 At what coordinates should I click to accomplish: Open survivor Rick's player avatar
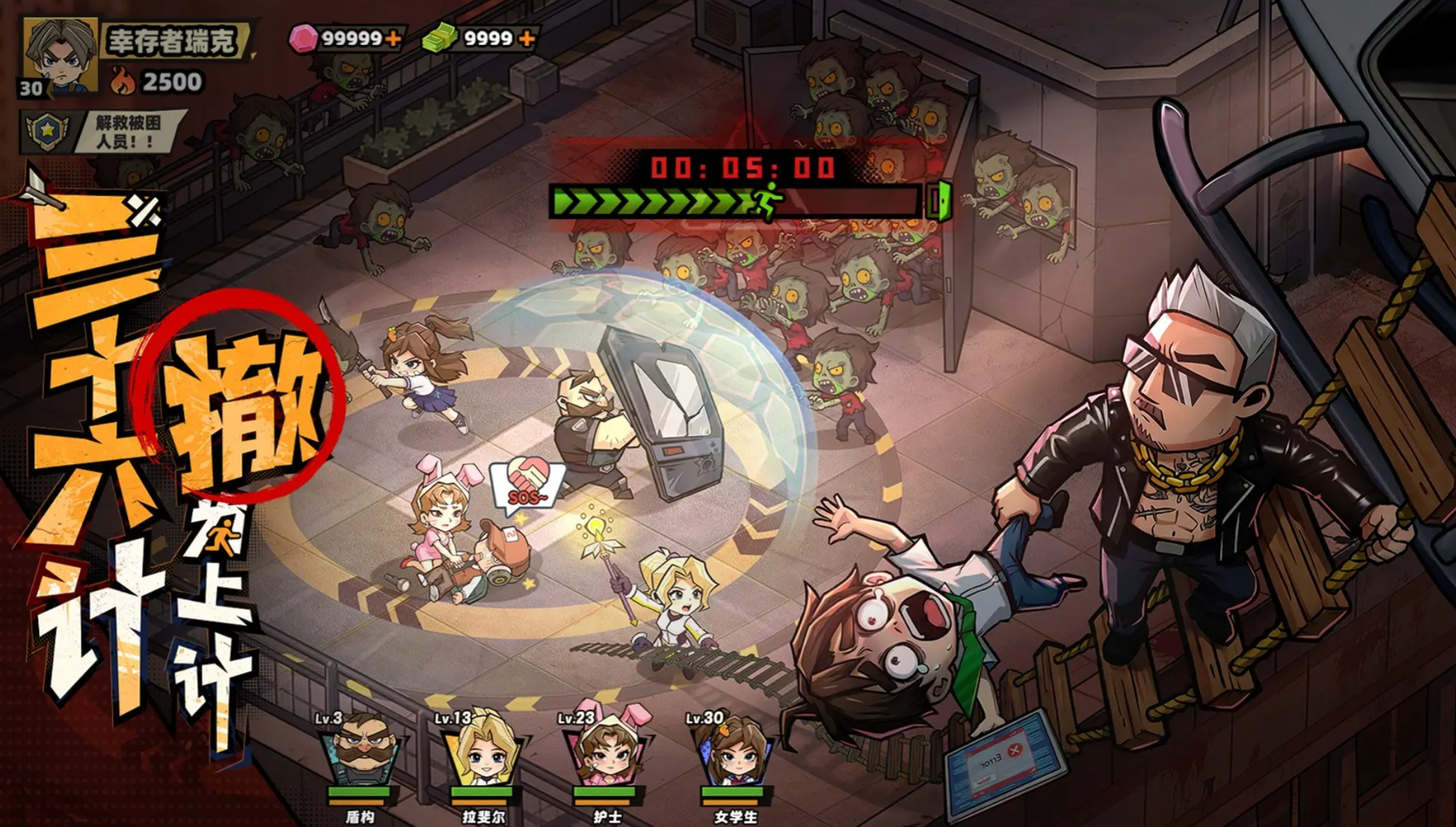pos(60,56)
